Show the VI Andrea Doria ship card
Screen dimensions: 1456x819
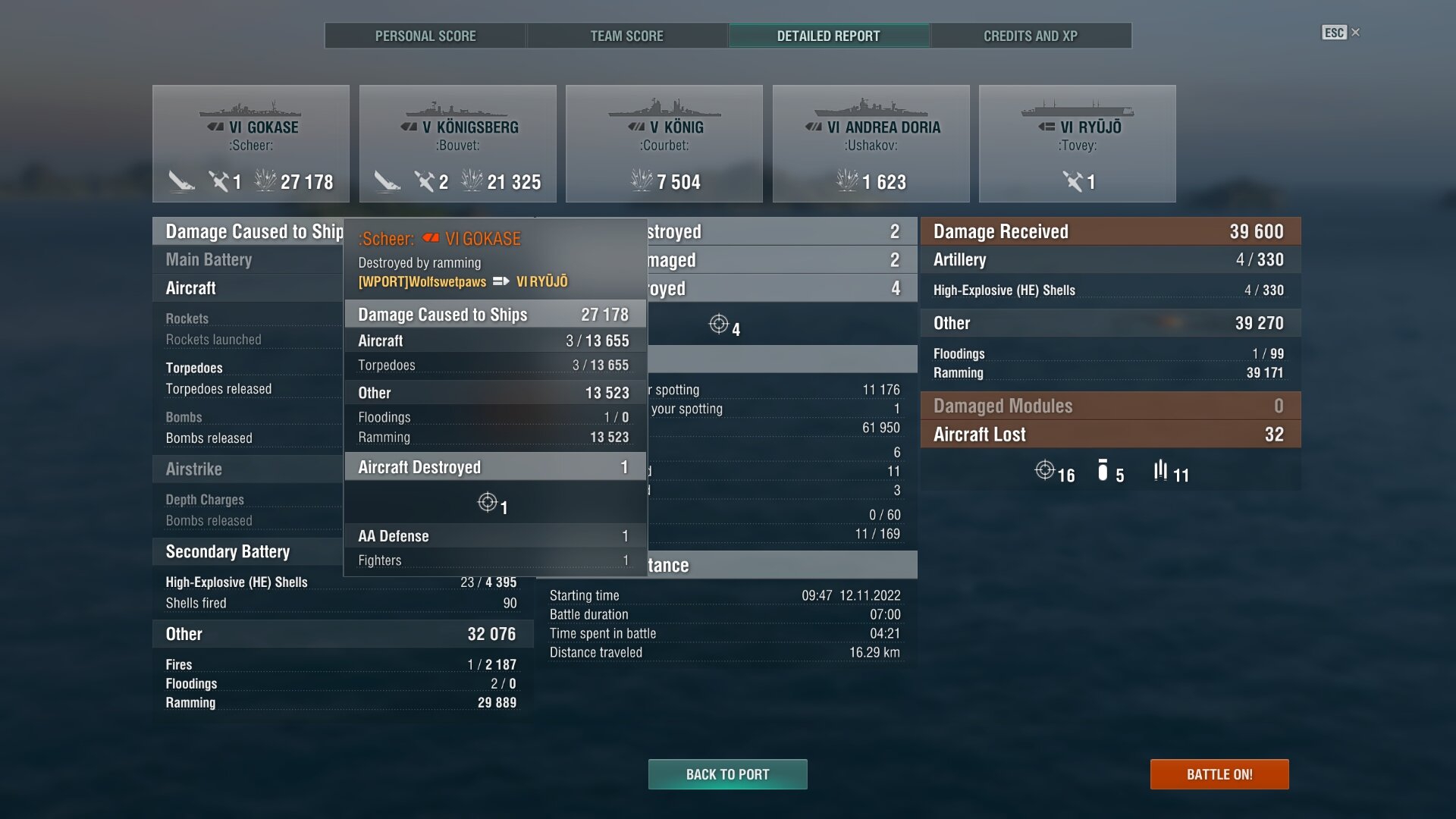pos(871,143)
